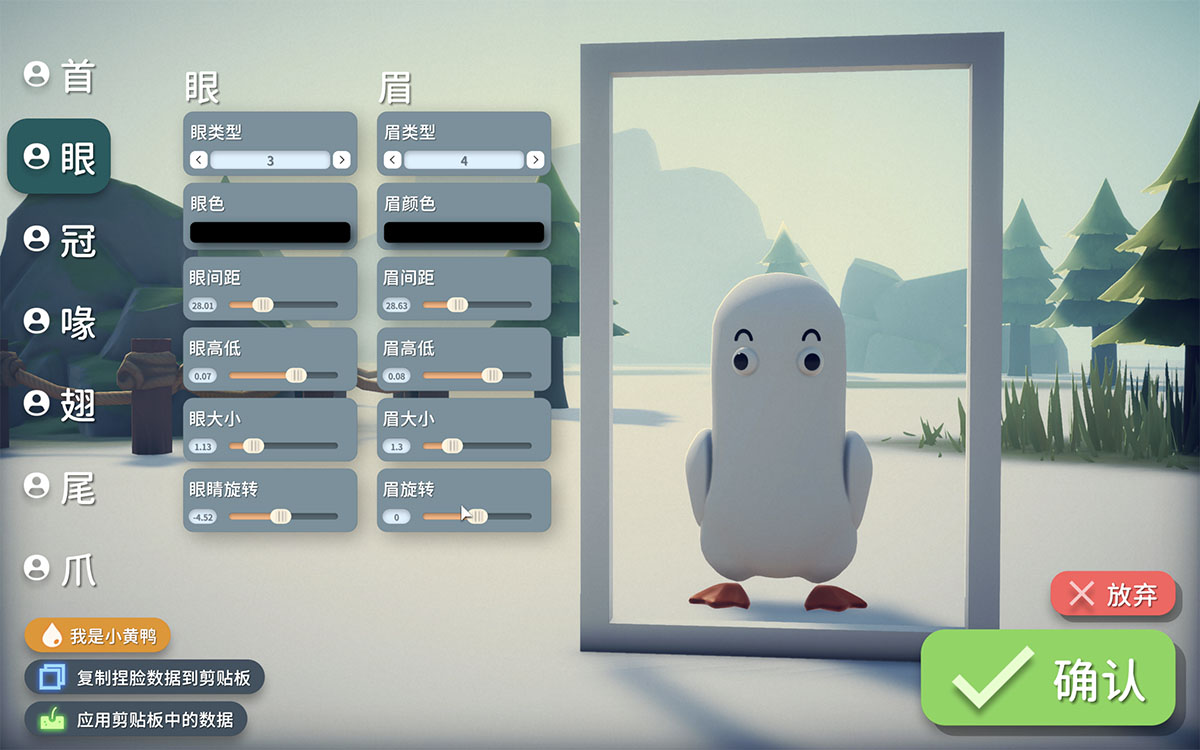Select the 喙 (beak) tab
Viewport: 1200px width, 750px height.
point(60,321)
